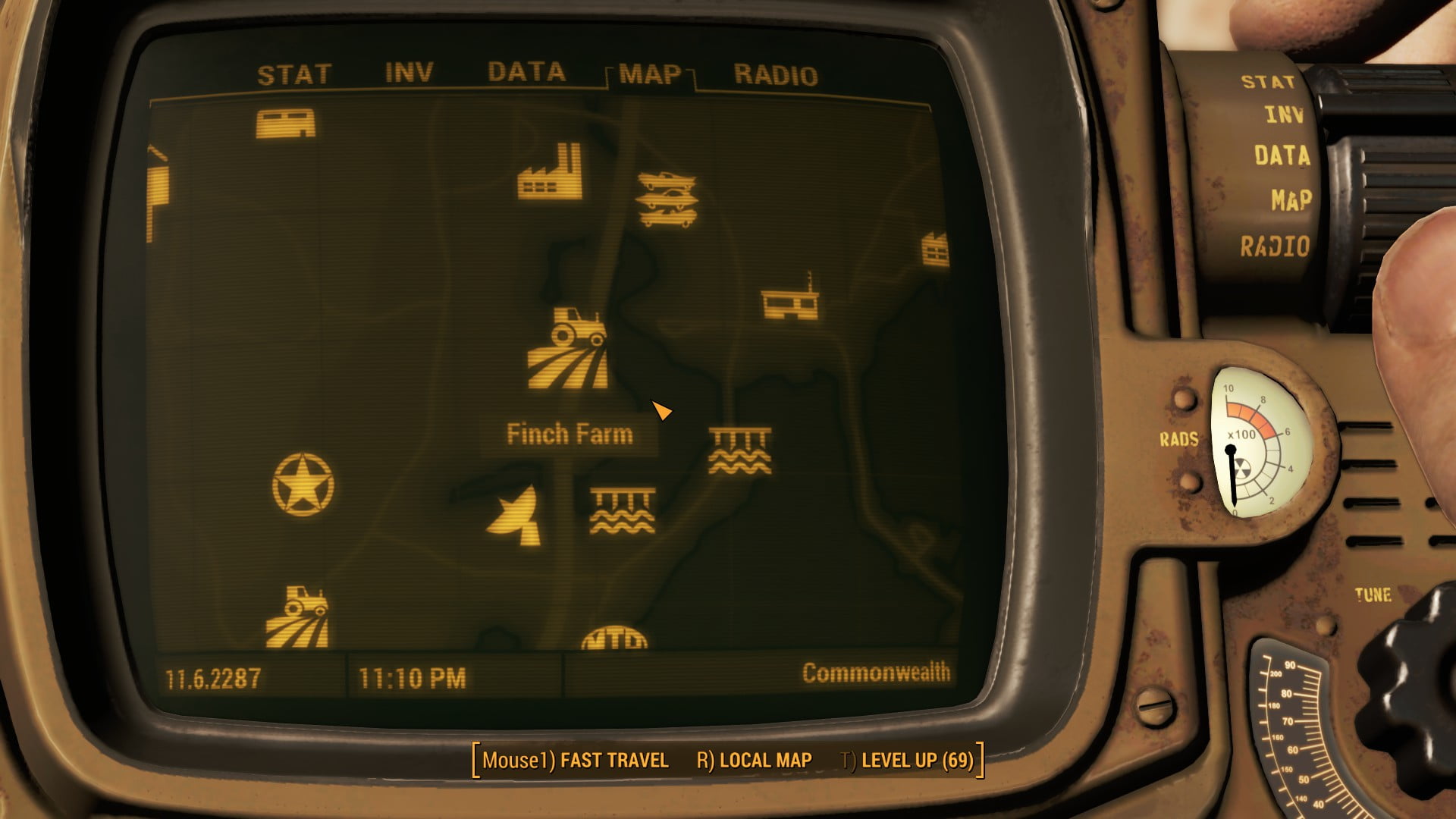Select the stacked cars junkyard icon
The height and width of the screenshot is (819, 1456).
(x=667, y=199)
